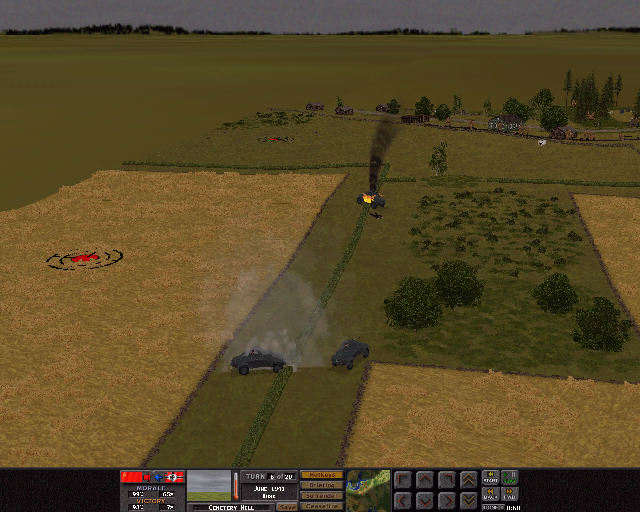
Task: Request a Ceasefire
Action: (x=321, y=506)
